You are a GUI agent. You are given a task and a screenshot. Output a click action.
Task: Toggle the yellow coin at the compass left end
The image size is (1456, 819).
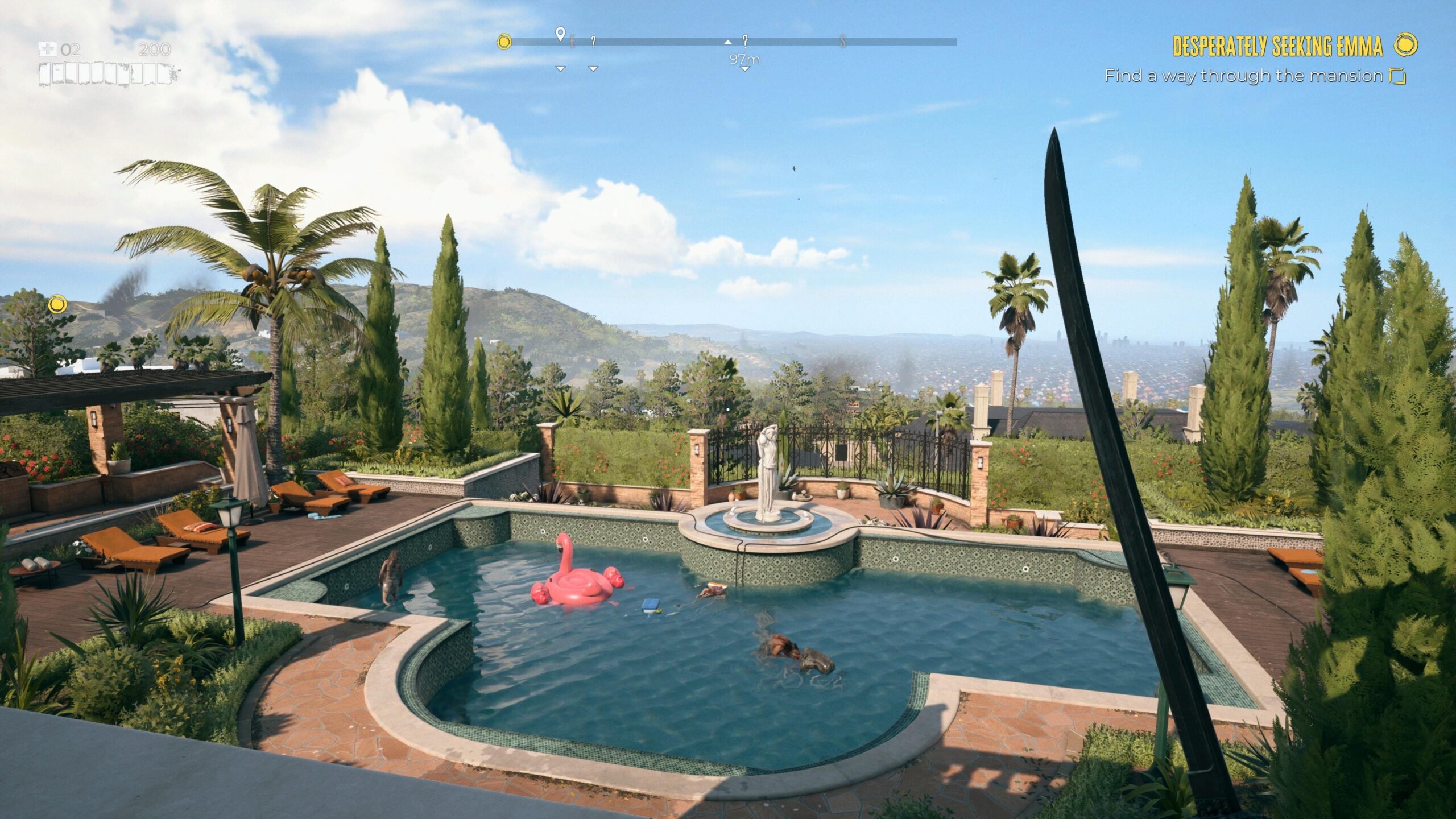tap(505, 41)
